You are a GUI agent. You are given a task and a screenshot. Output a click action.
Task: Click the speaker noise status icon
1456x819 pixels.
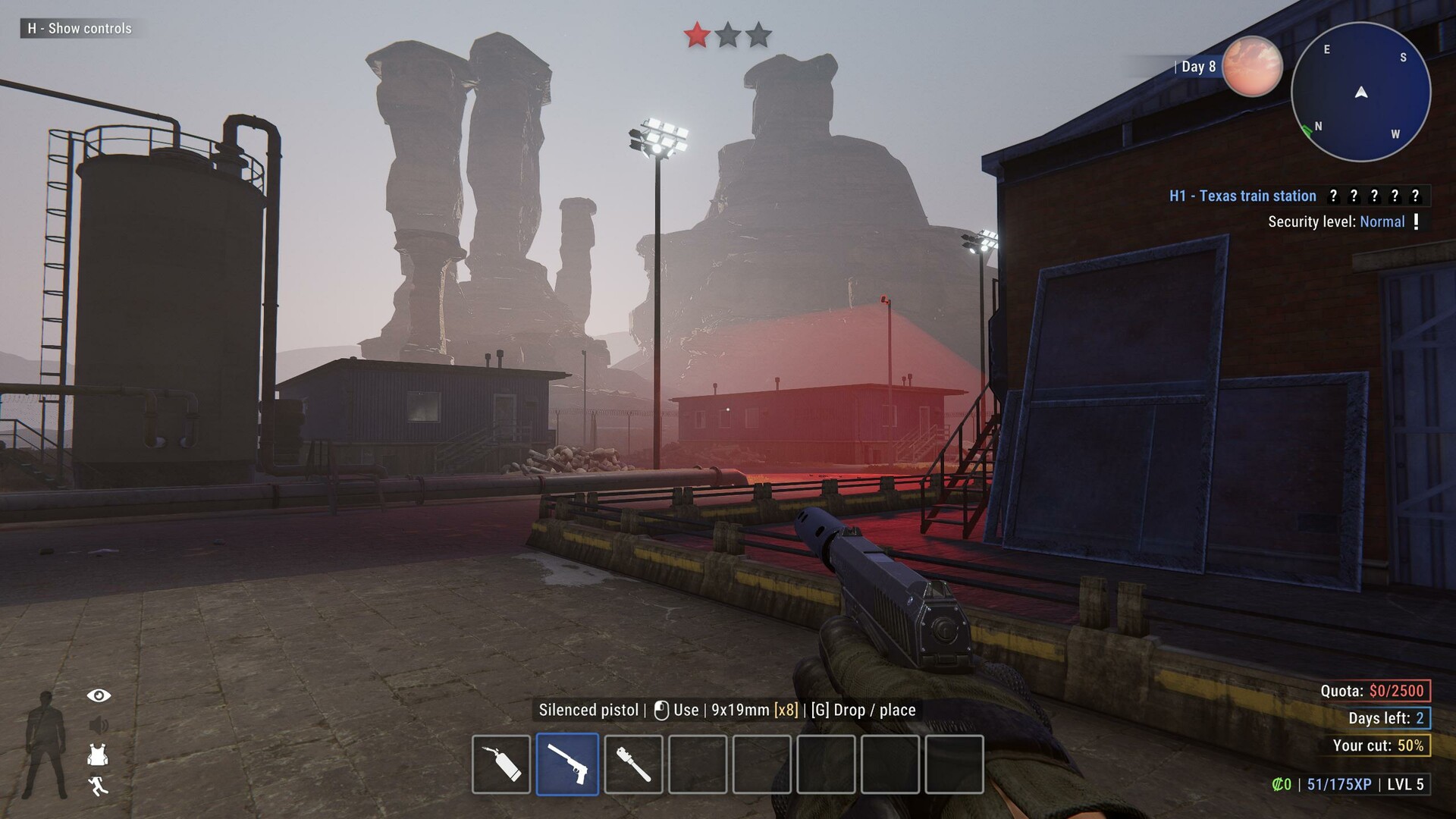pos(99,726)
